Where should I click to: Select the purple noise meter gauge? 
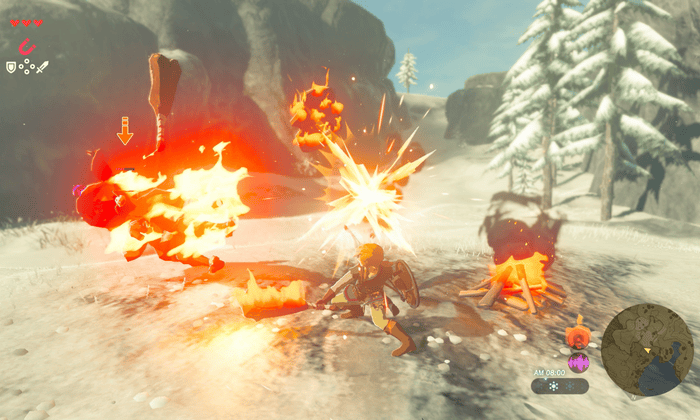click(x=577, y=361)
